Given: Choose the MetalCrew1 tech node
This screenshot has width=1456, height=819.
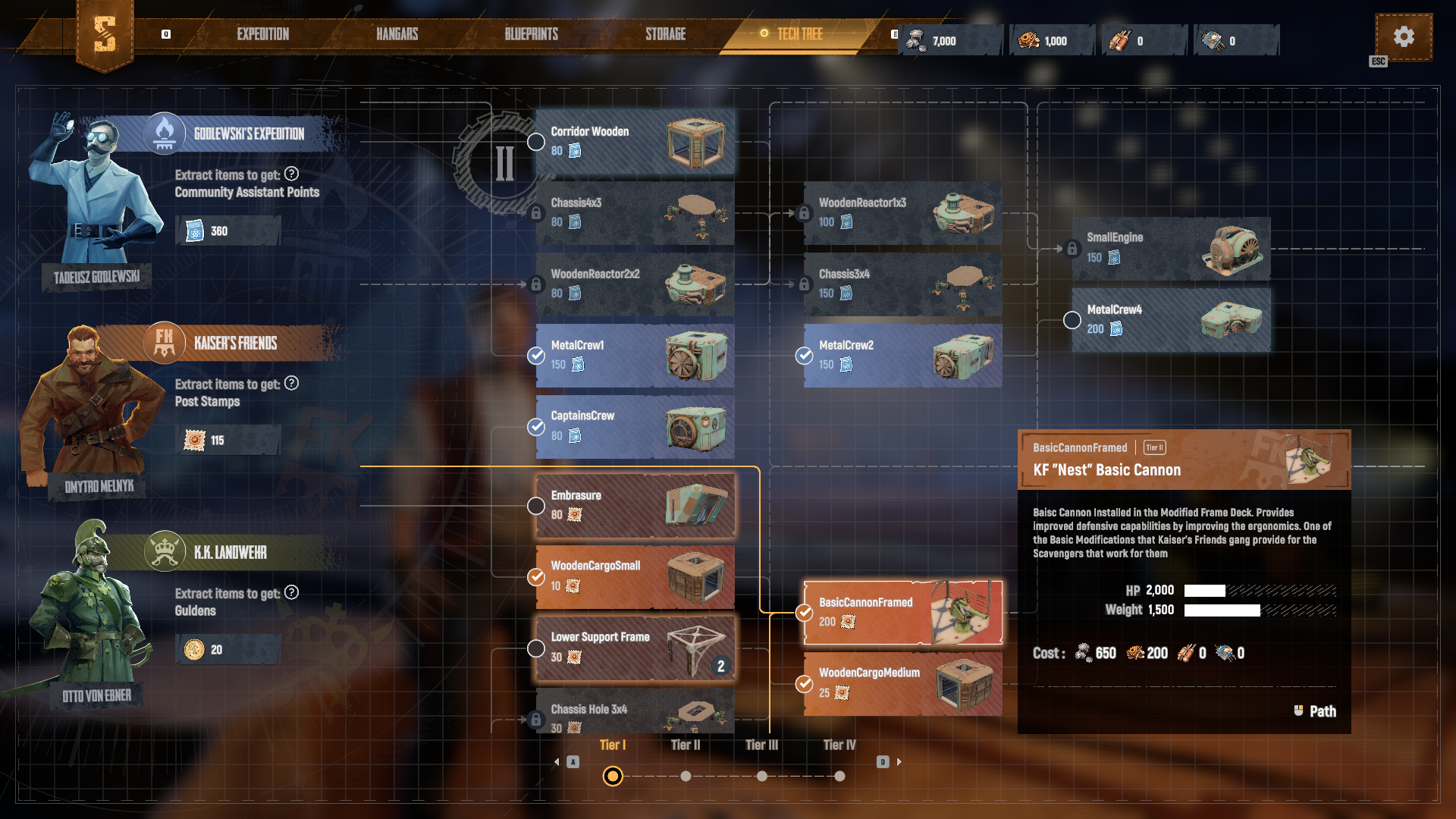Looking at the screenshot, I should click(635, 355).
